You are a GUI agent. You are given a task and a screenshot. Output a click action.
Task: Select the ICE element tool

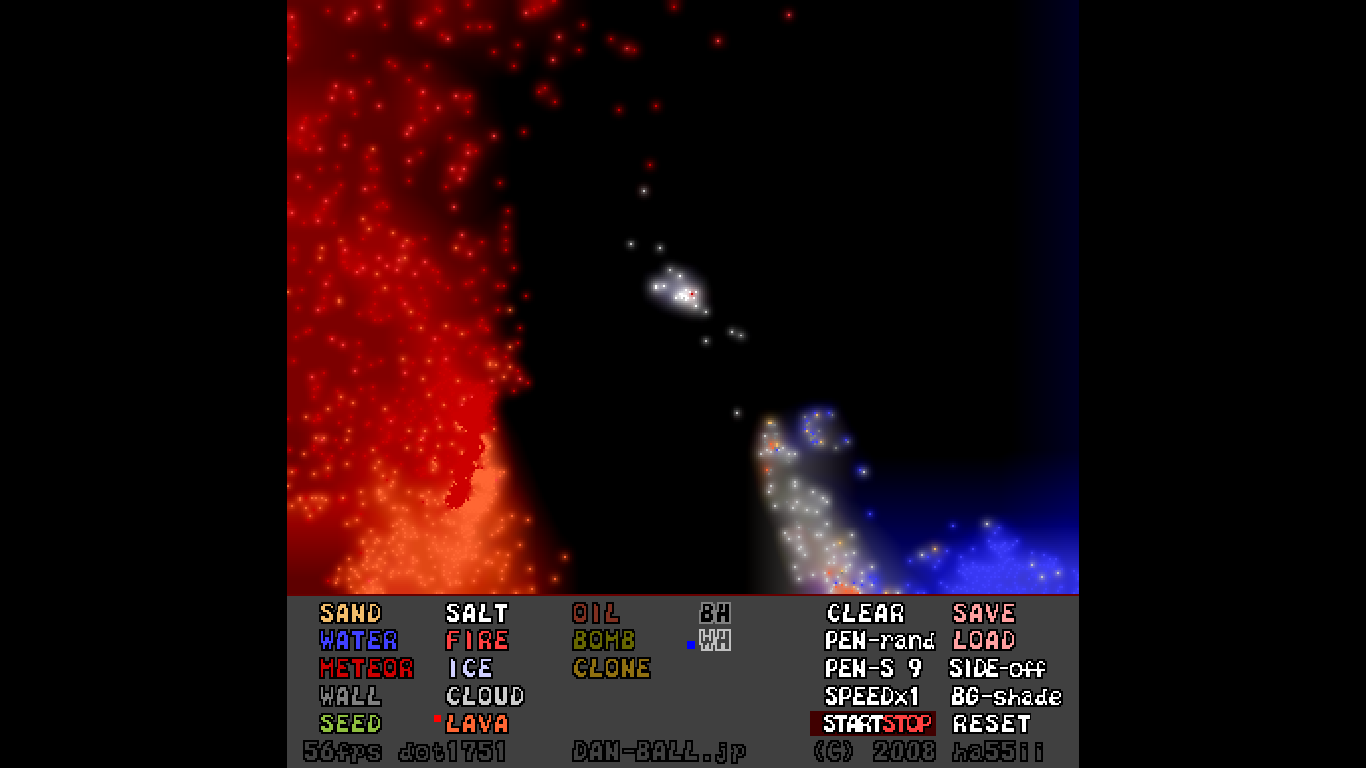pos(470,669)
